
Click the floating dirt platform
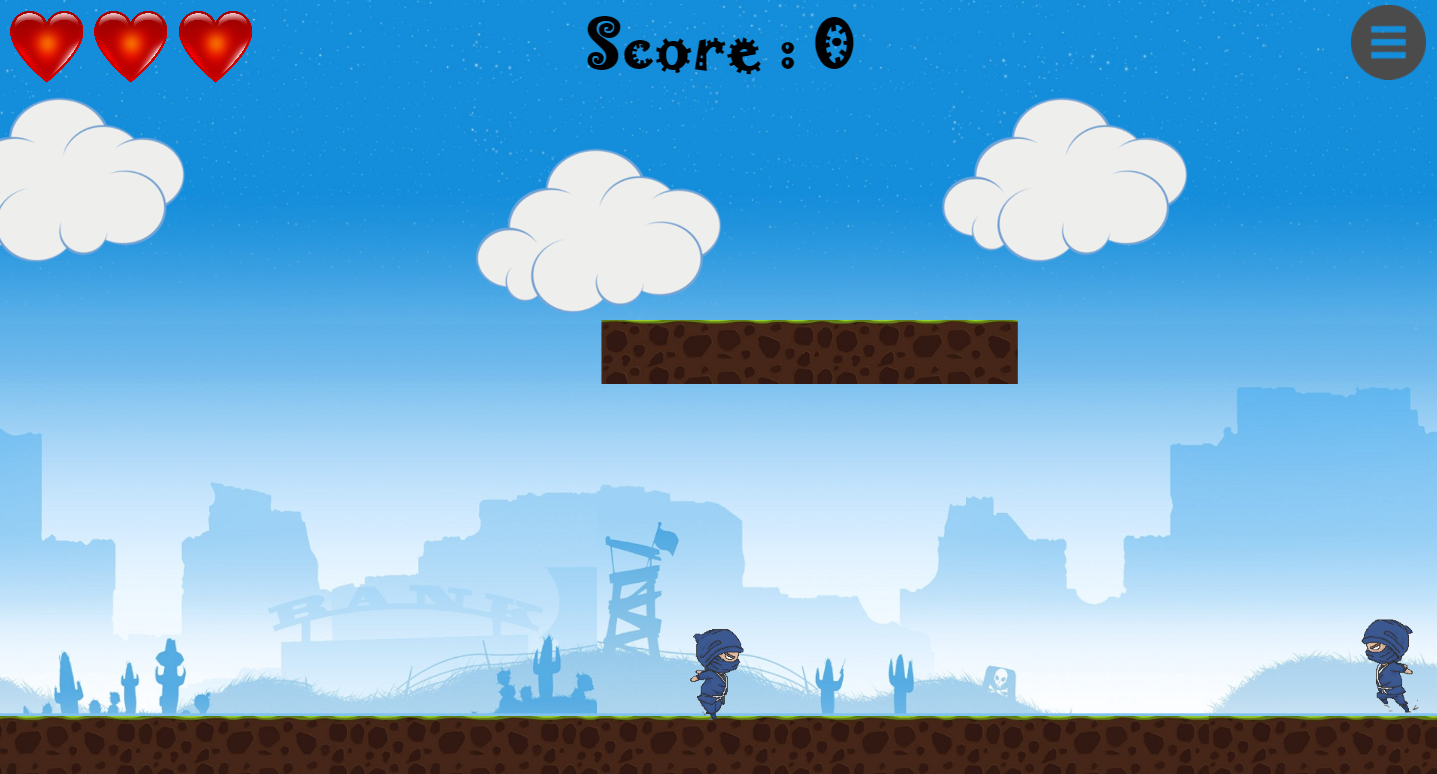click(x=808, y=352)
